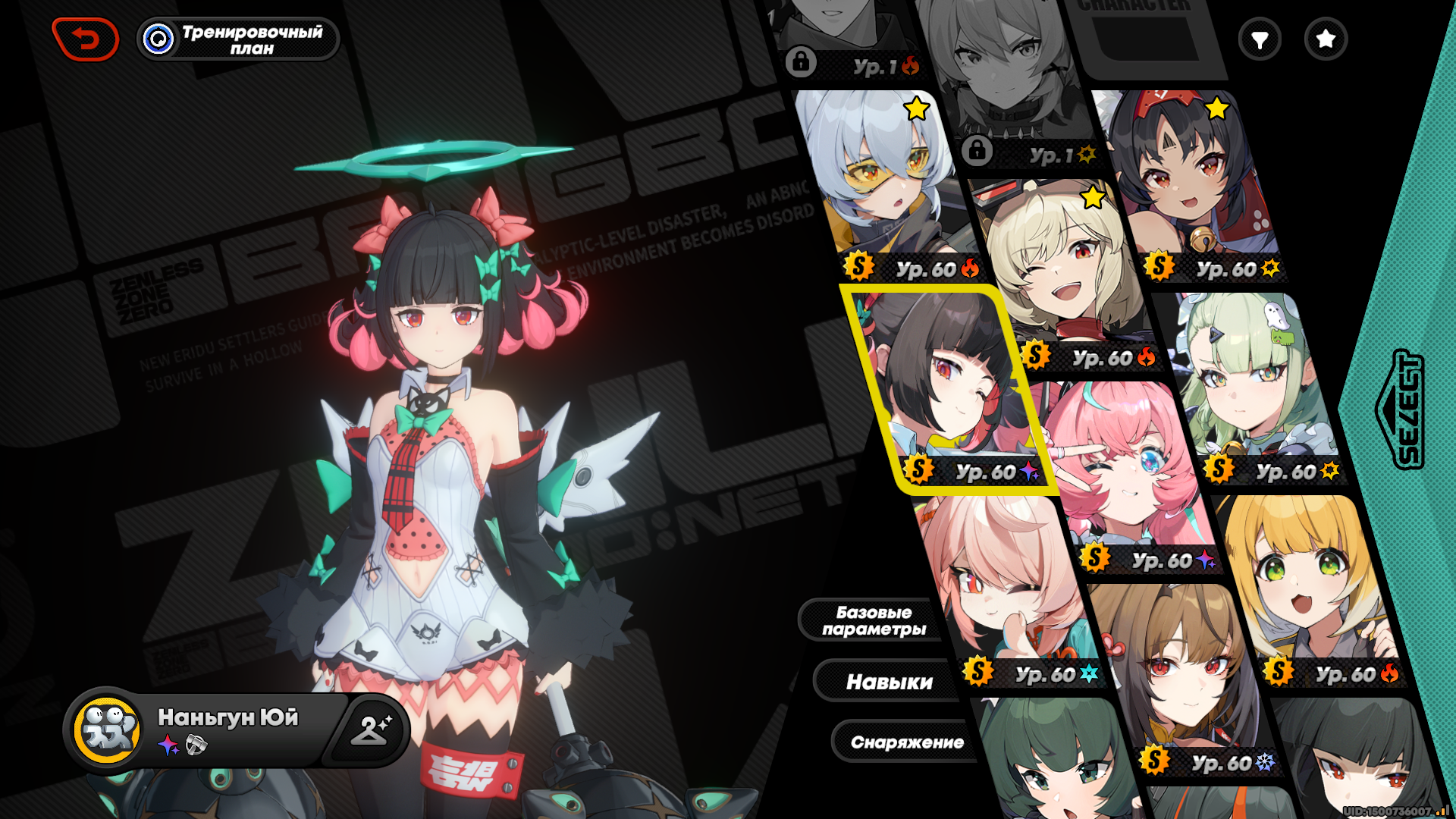Open Базовые параметры tab
The image size is (1456, 819).
click(874, 620)
